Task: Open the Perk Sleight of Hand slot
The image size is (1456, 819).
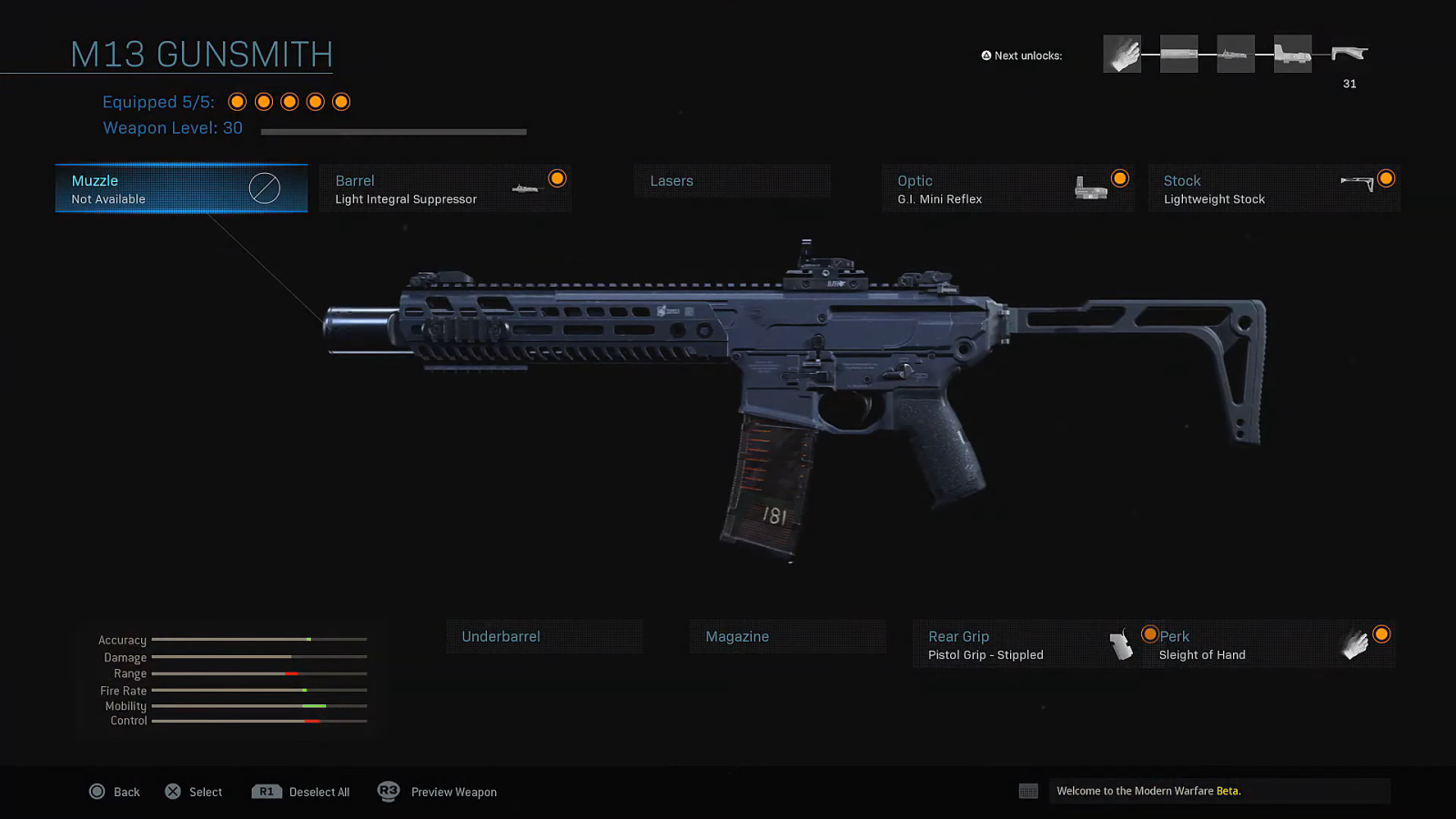Action: 1269,645
